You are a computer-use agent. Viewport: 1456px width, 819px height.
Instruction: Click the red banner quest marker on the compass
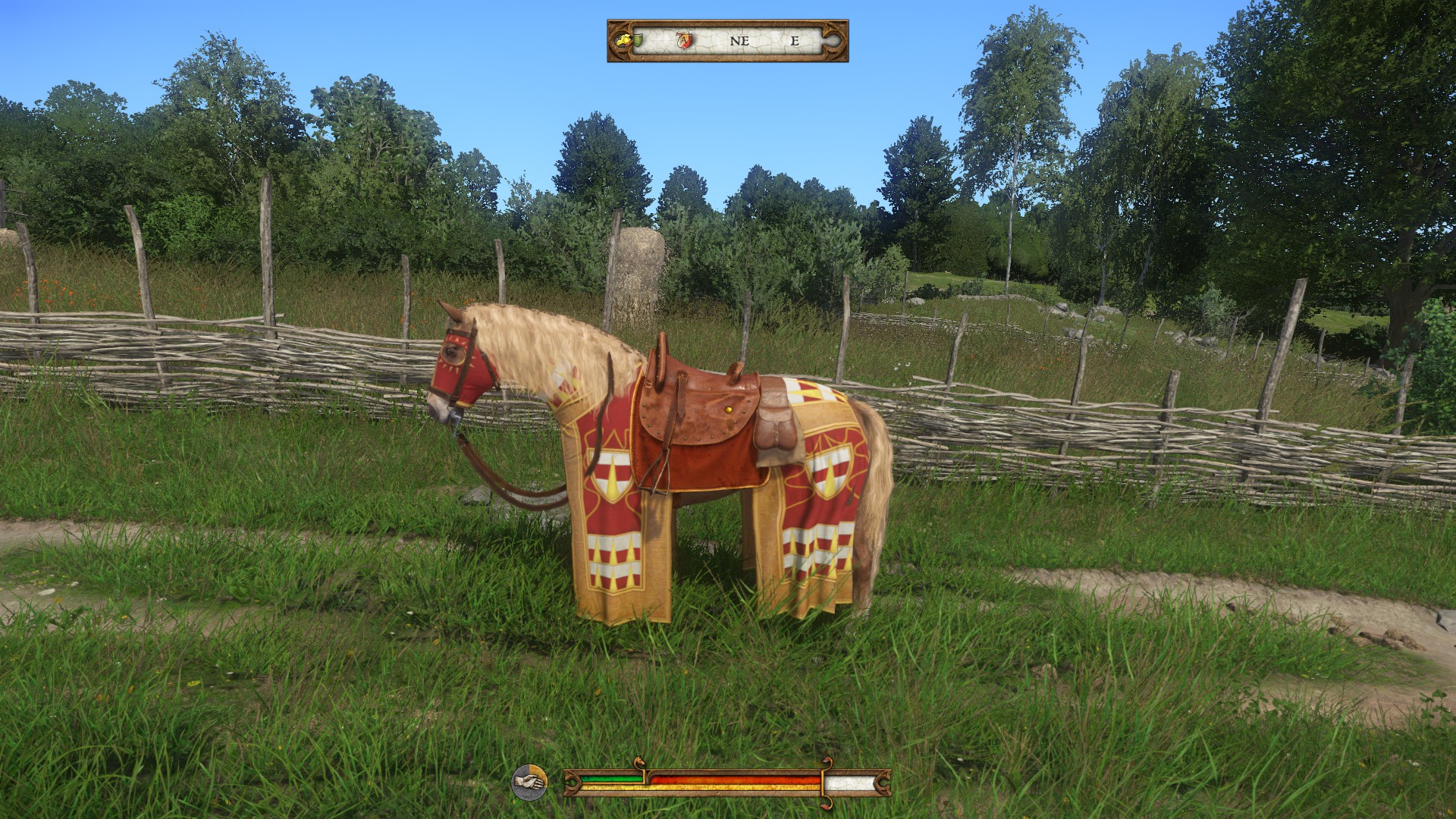point(684,39)
